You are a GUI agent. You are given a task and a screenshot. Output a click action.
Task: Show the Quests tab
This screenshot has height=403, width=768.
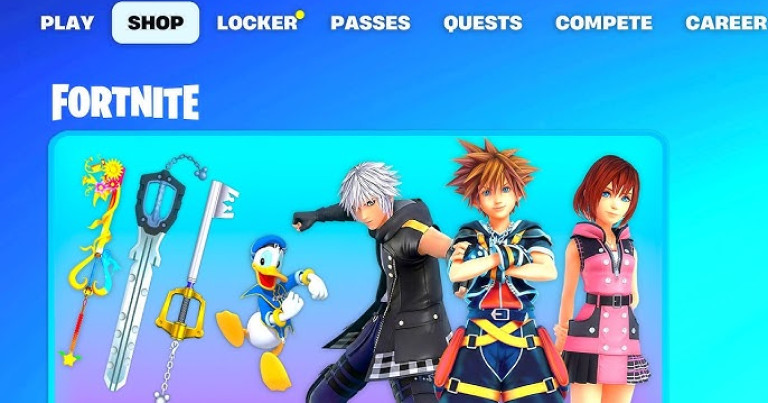point(482,23)
